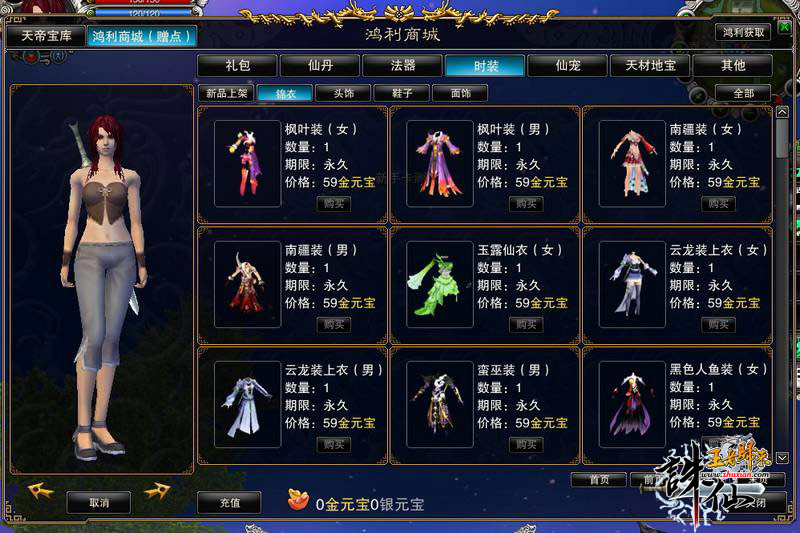Select the 时装 category tab
The height and width of the screenshot is (533, 800).
click(485, 66)
